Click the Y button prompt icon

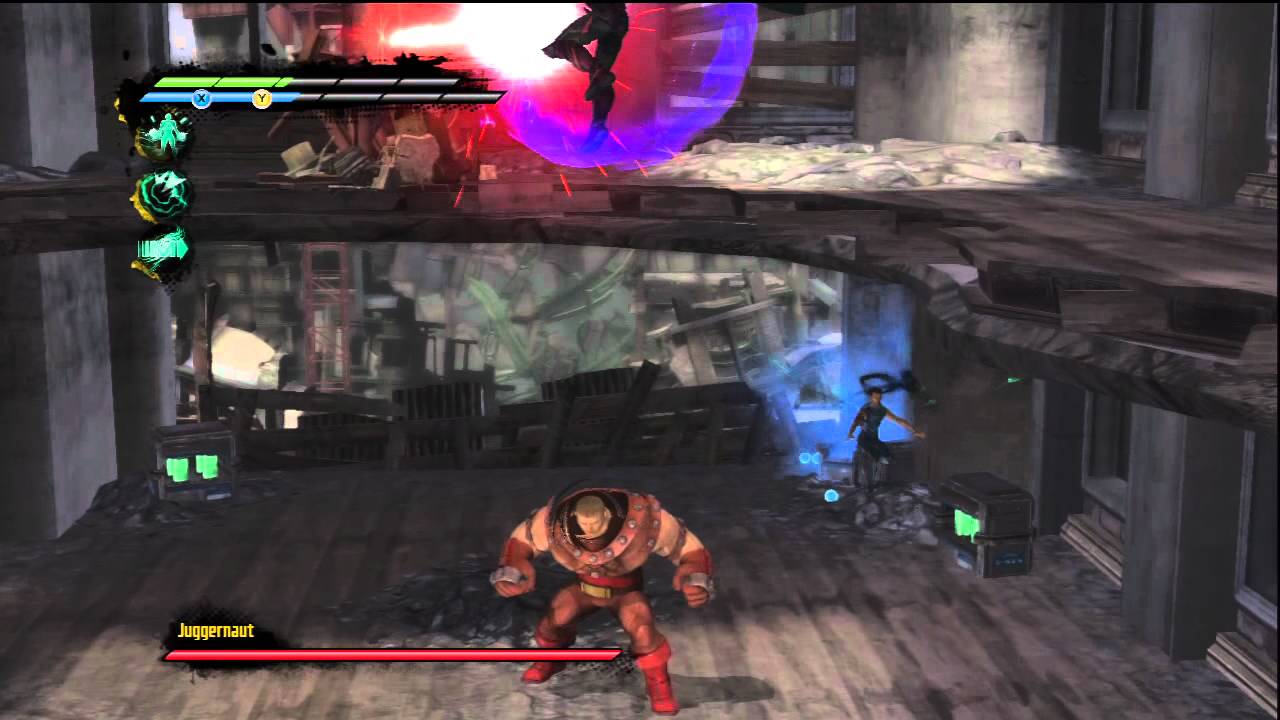pyautogui.click(x=261, y=98)
